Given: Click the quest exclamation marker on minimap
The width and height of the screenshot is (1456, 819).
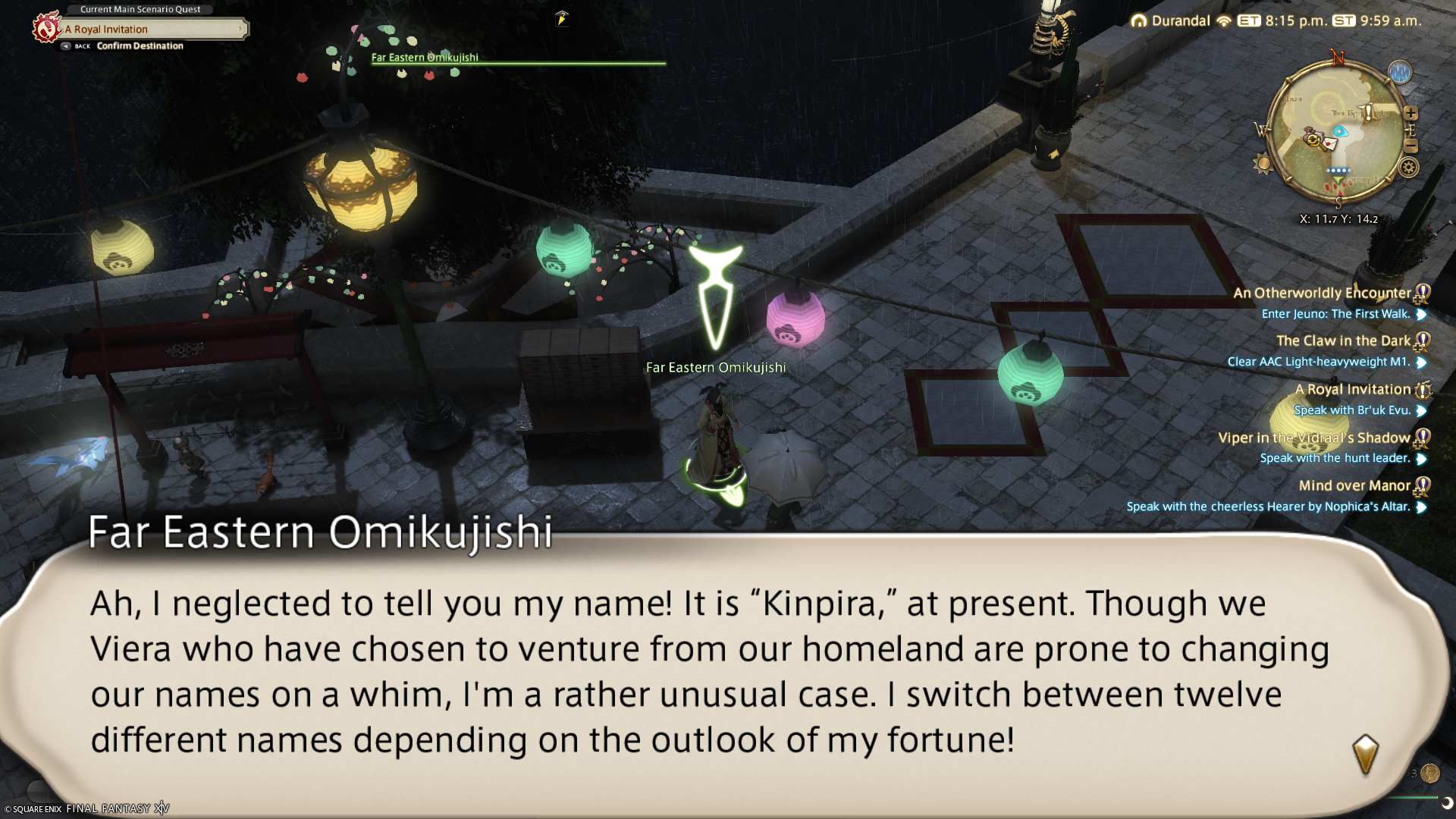Looking at the screenshot, I should pyautogui.click(x=1370, y=113).
